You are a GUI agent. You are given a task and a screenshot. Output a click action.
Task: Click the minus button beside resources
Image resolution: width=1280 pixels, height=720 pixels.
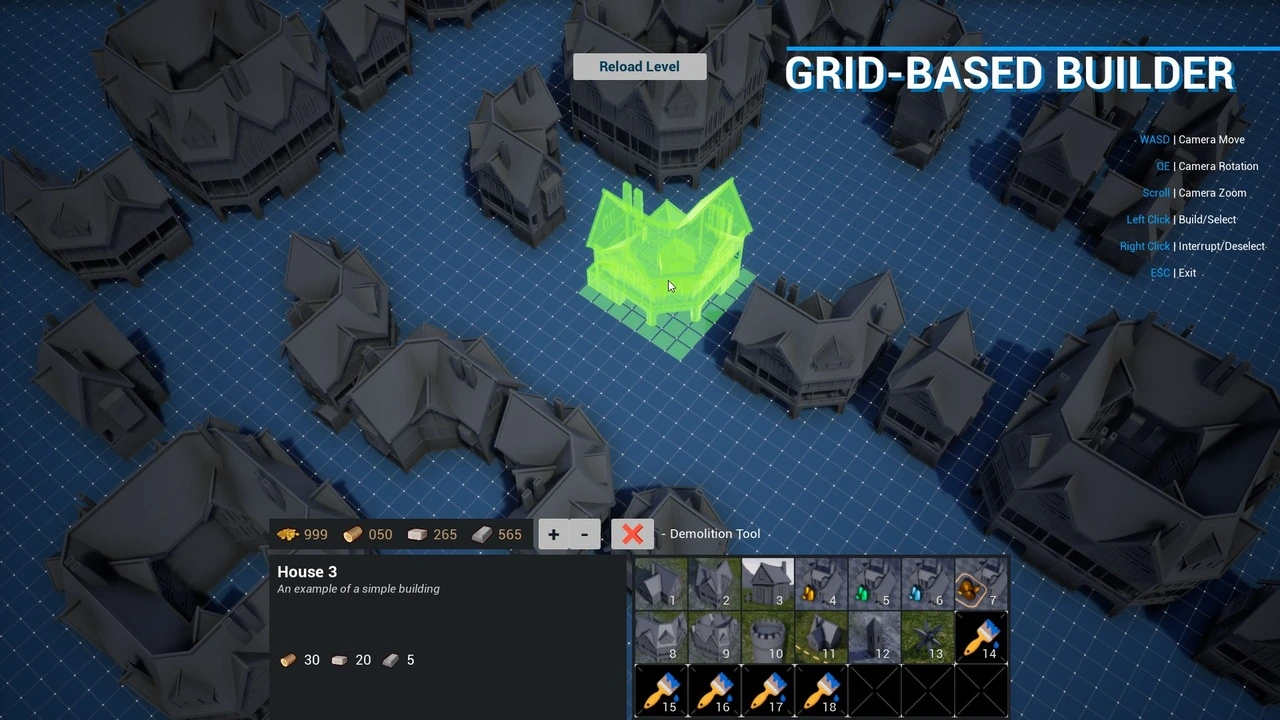coord(584,534)
